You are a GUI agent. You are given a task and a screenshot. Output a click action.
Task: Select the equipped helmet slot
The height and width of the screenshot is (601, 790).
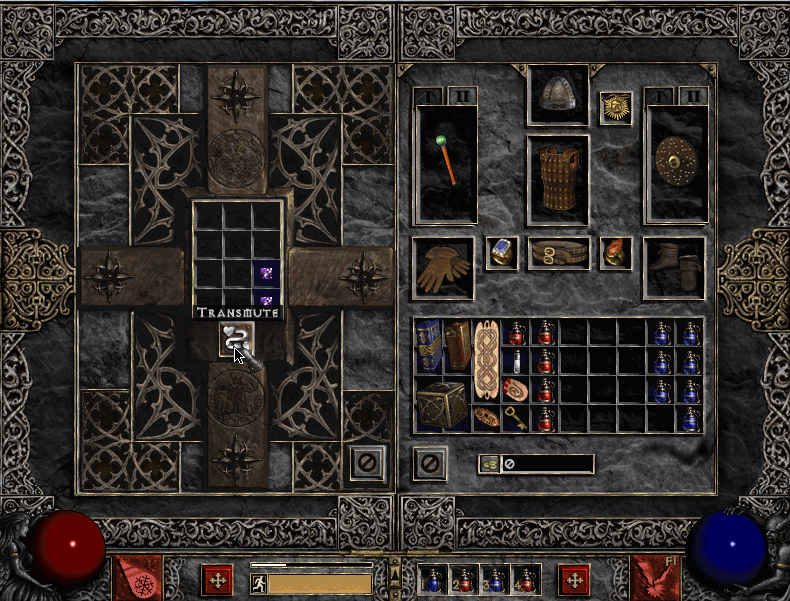pos(557,97)
